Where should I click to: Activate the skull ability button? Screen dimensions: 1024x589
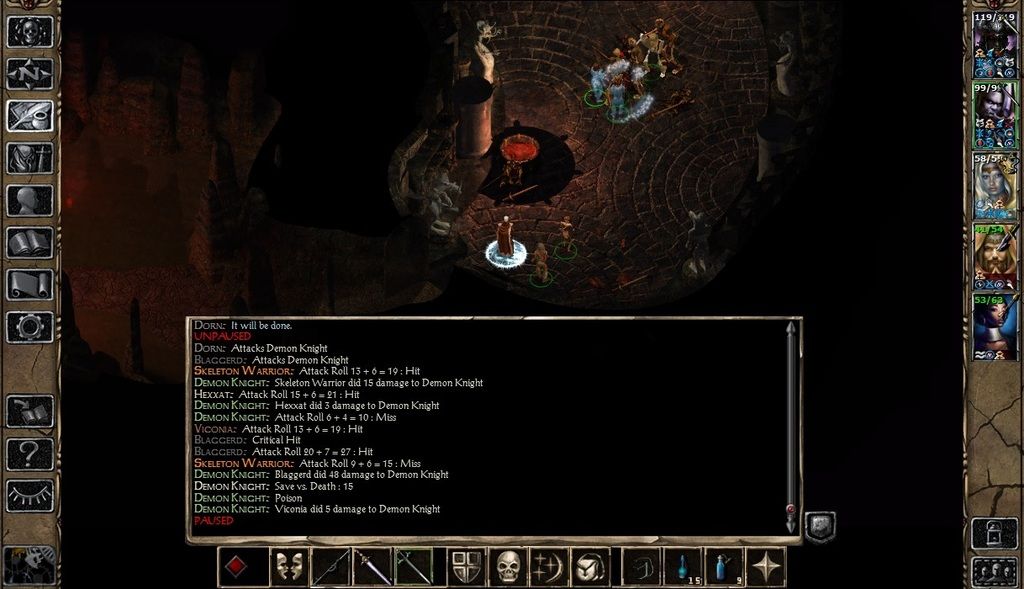point(508,567)
